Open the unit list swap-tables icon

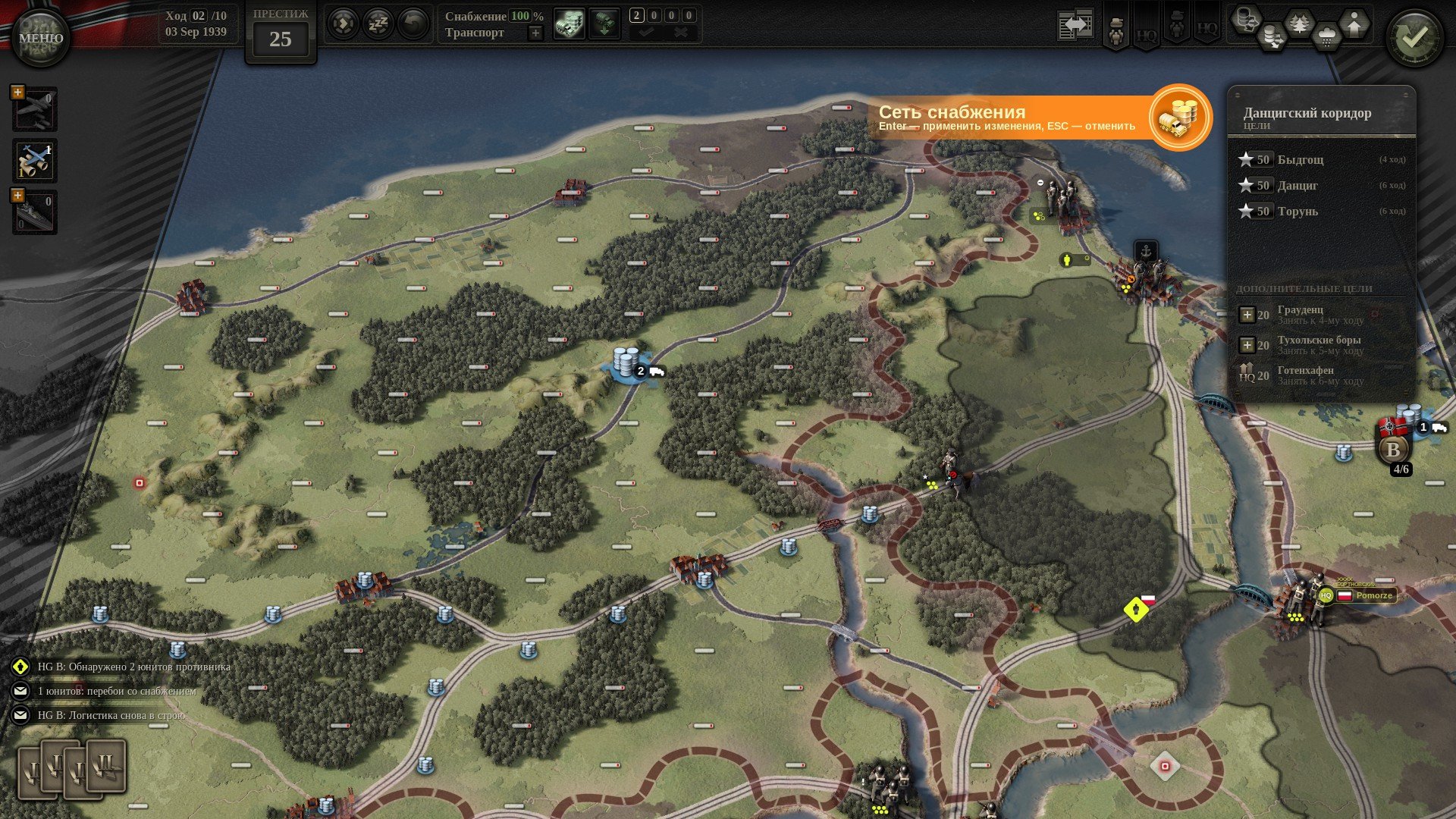pos(1075,26)
